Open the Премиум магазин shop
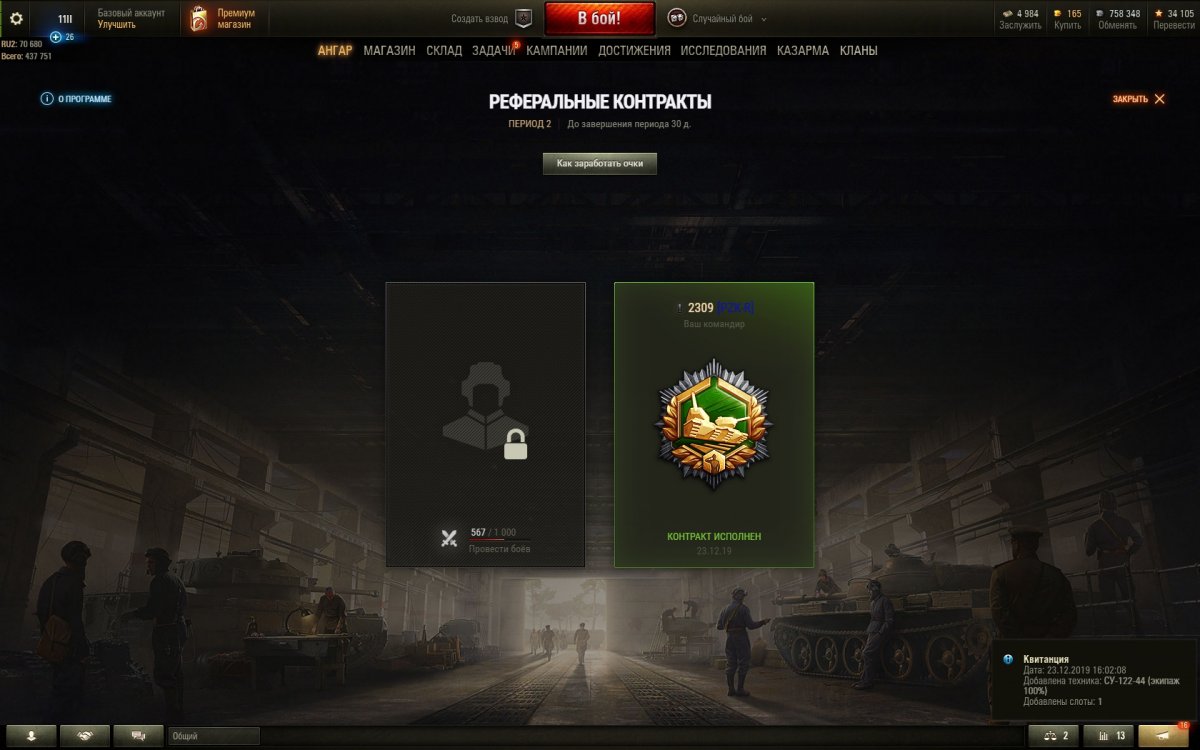Image resolution: width=1200 pixels, height=750 pixels. (x=224, y=18)
